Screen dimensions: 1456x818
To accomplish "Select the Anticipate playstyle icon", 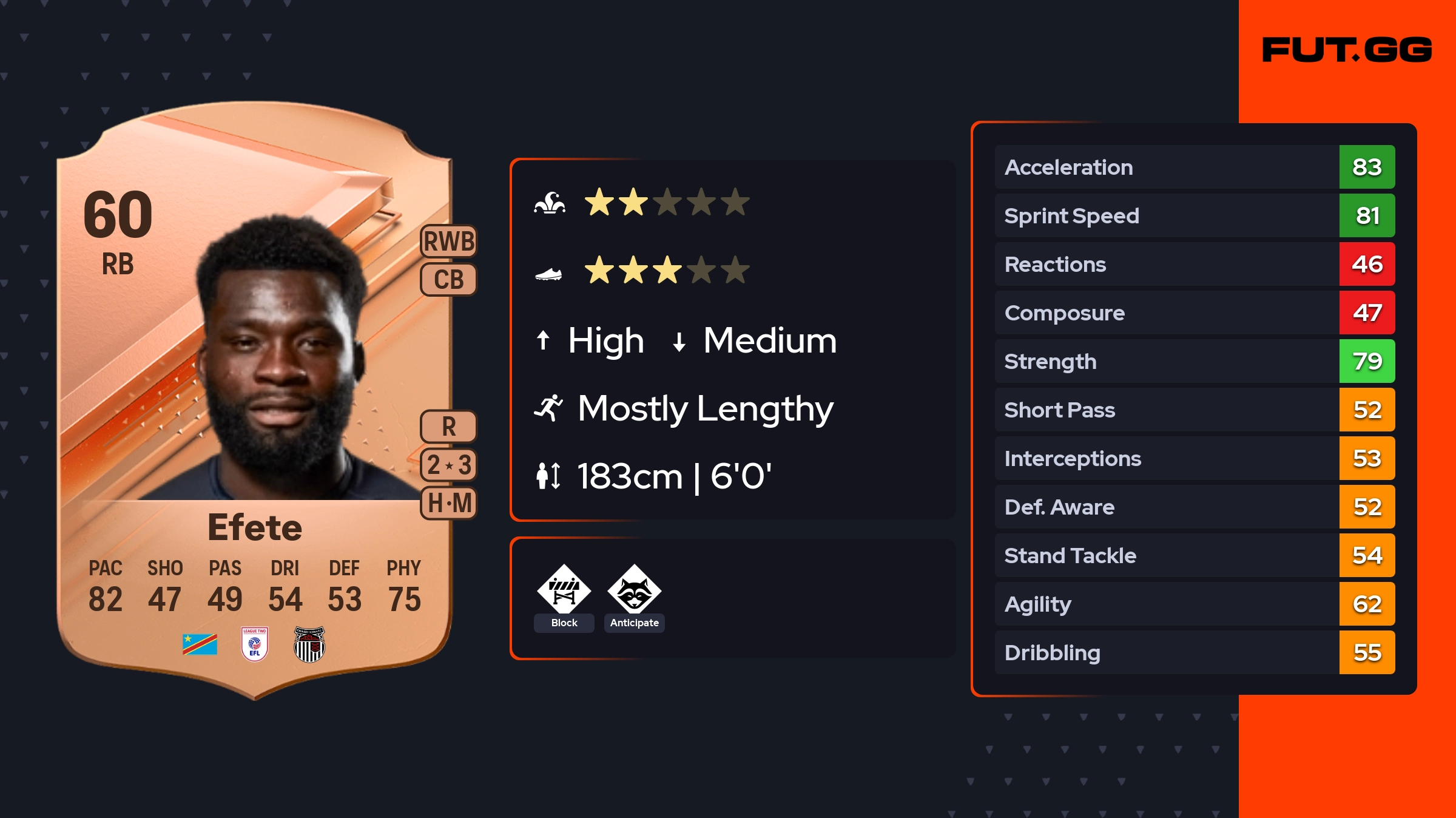I will pyautogui.click(x=634, y=590).
